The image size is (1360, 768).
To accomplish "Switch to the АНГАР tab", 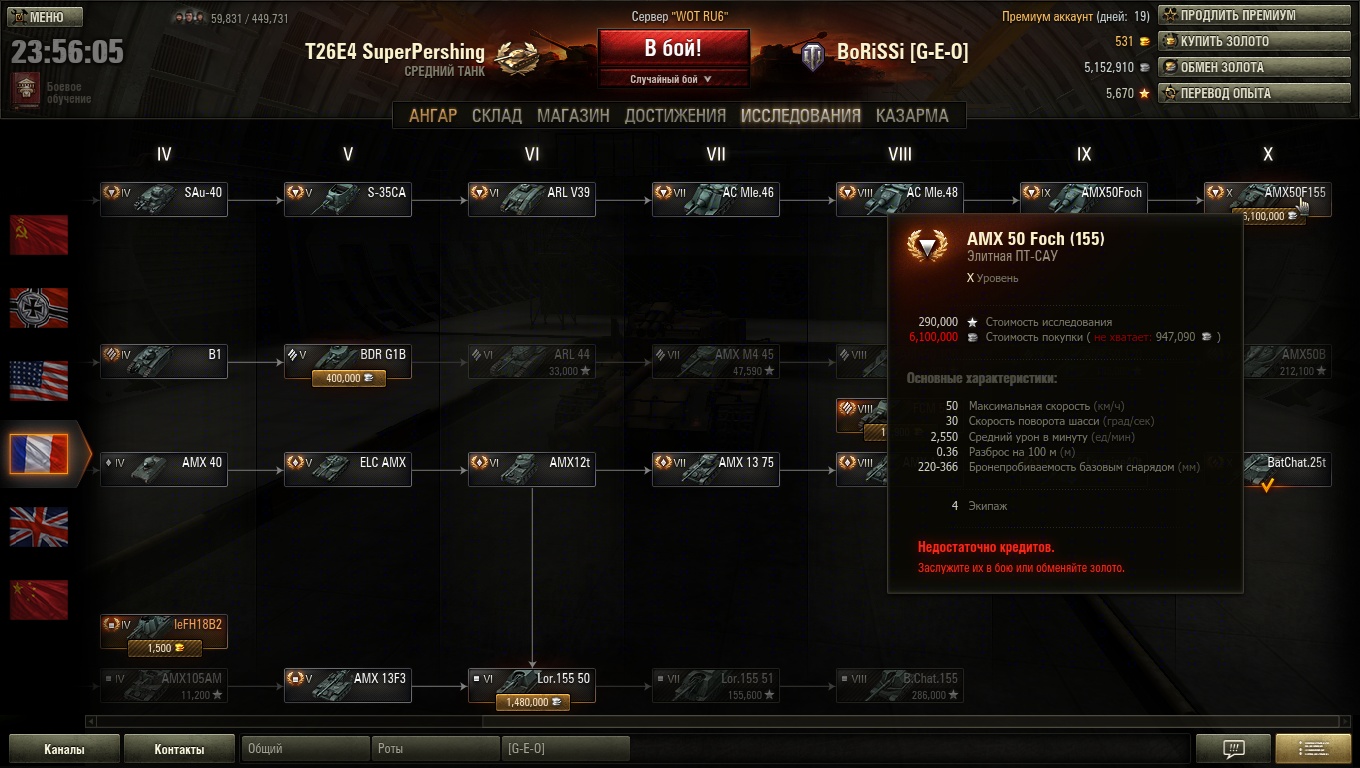I will tap(433, 116).
